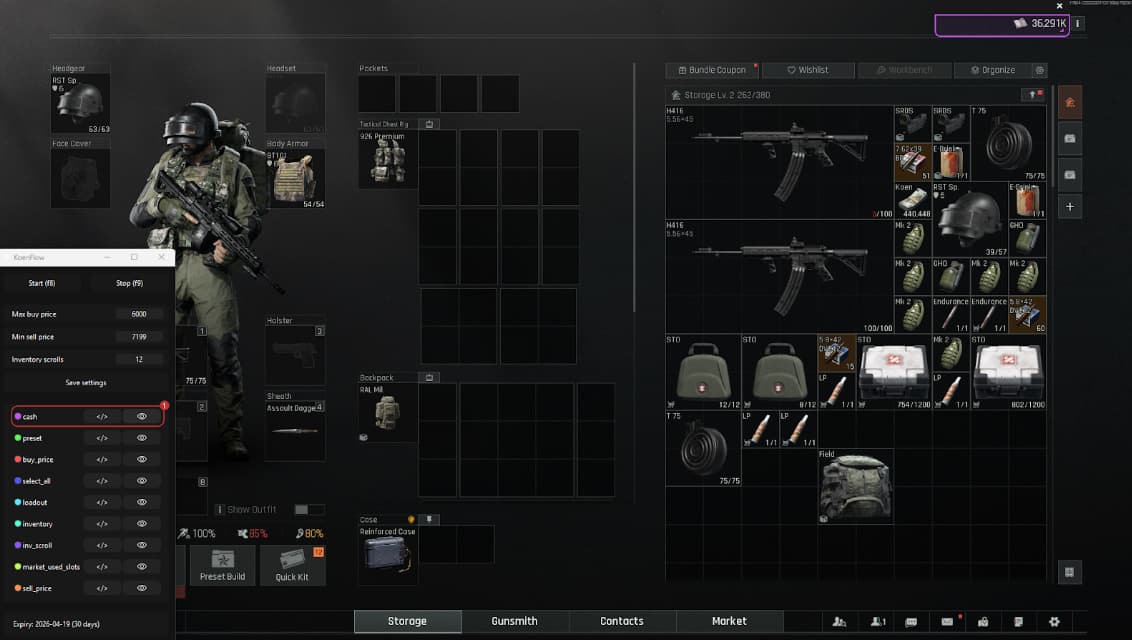Click the Bundle Coupon button
Screen dimensions: 1132x640
click(712, 70)
